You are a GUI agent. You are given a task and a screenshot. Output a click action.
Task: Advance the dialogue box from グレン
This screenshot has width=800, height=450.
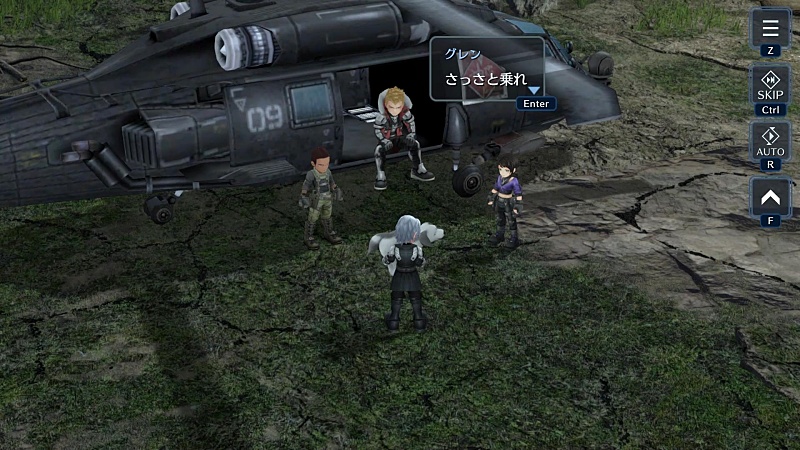487,69
